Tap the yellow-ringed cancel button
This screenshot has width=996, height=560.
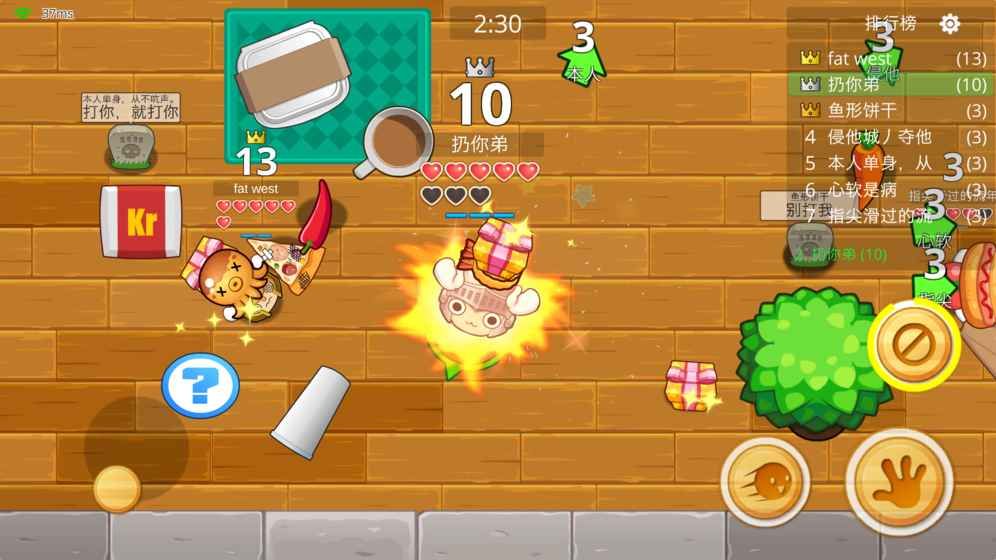tap(914, 345)
